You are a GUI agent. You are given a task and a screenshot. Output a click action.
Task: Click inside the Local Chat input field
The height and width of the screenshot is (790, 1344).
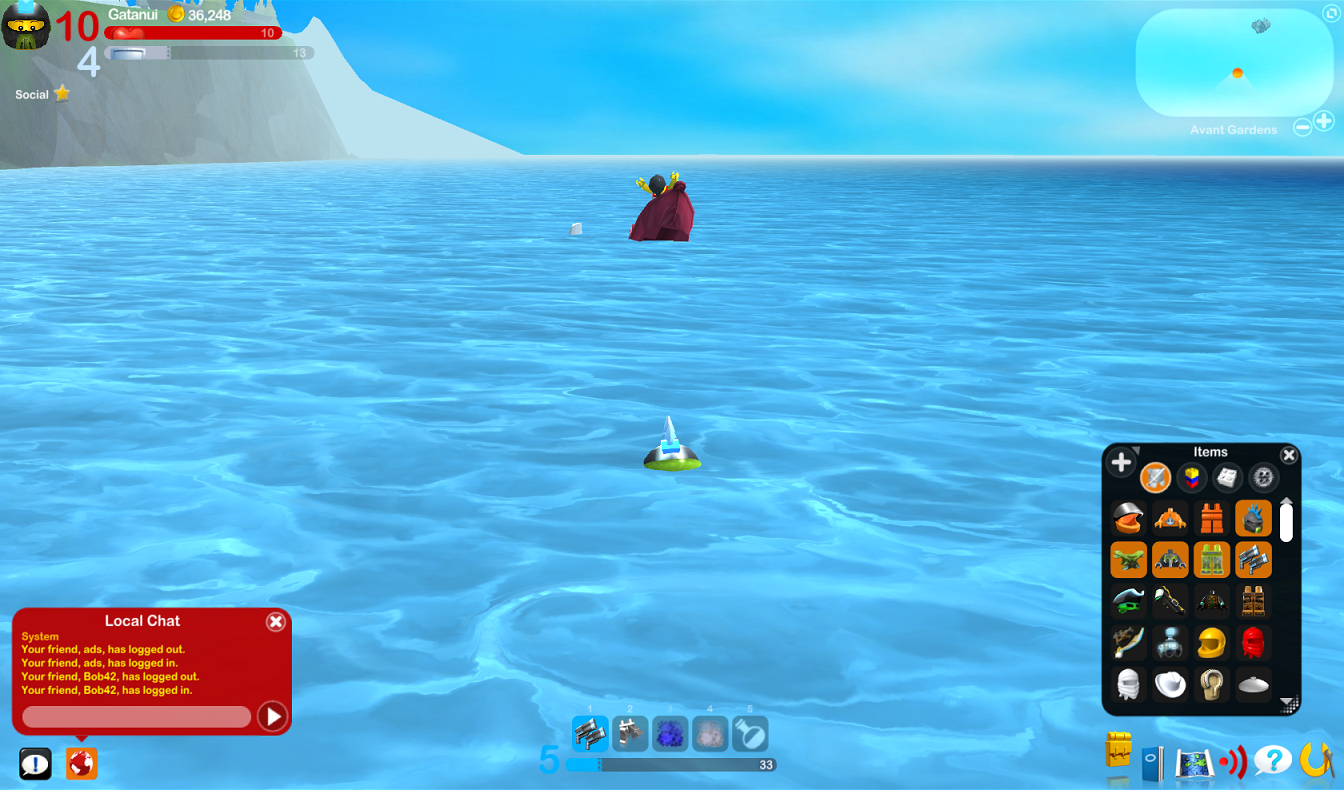pos(137,716)
